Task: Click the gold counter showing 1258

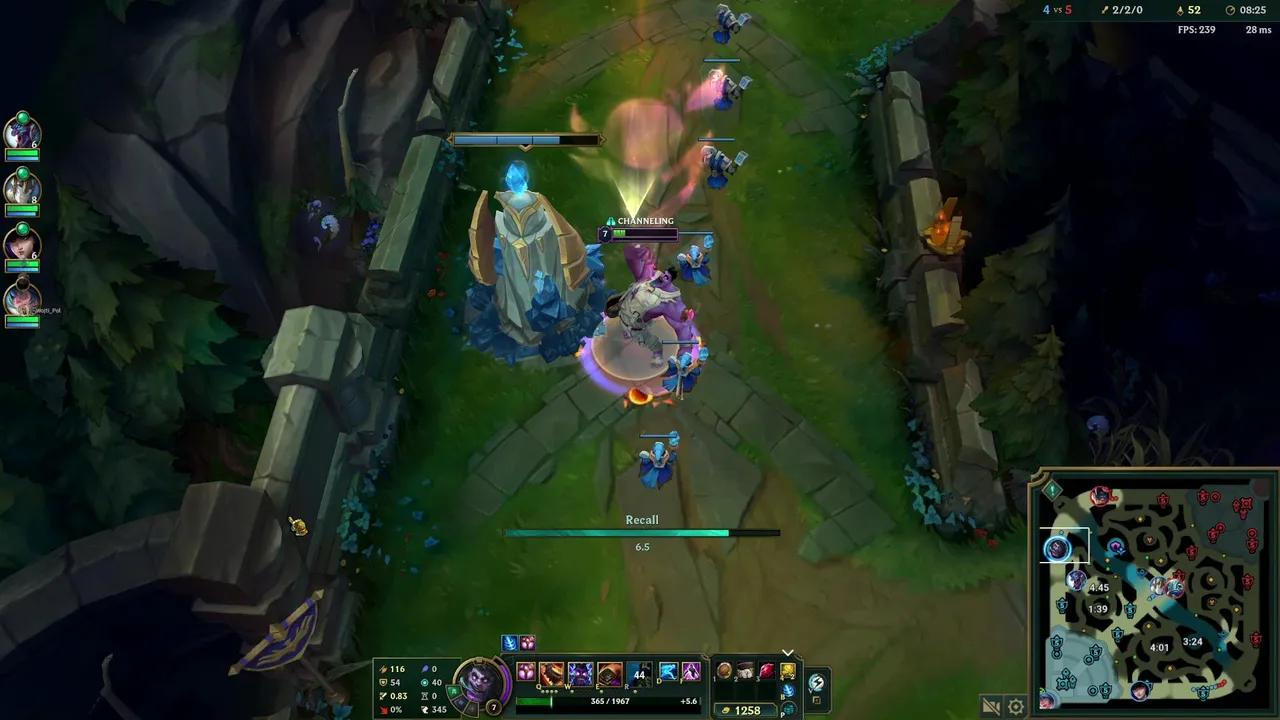Action: tap(745, 709)
